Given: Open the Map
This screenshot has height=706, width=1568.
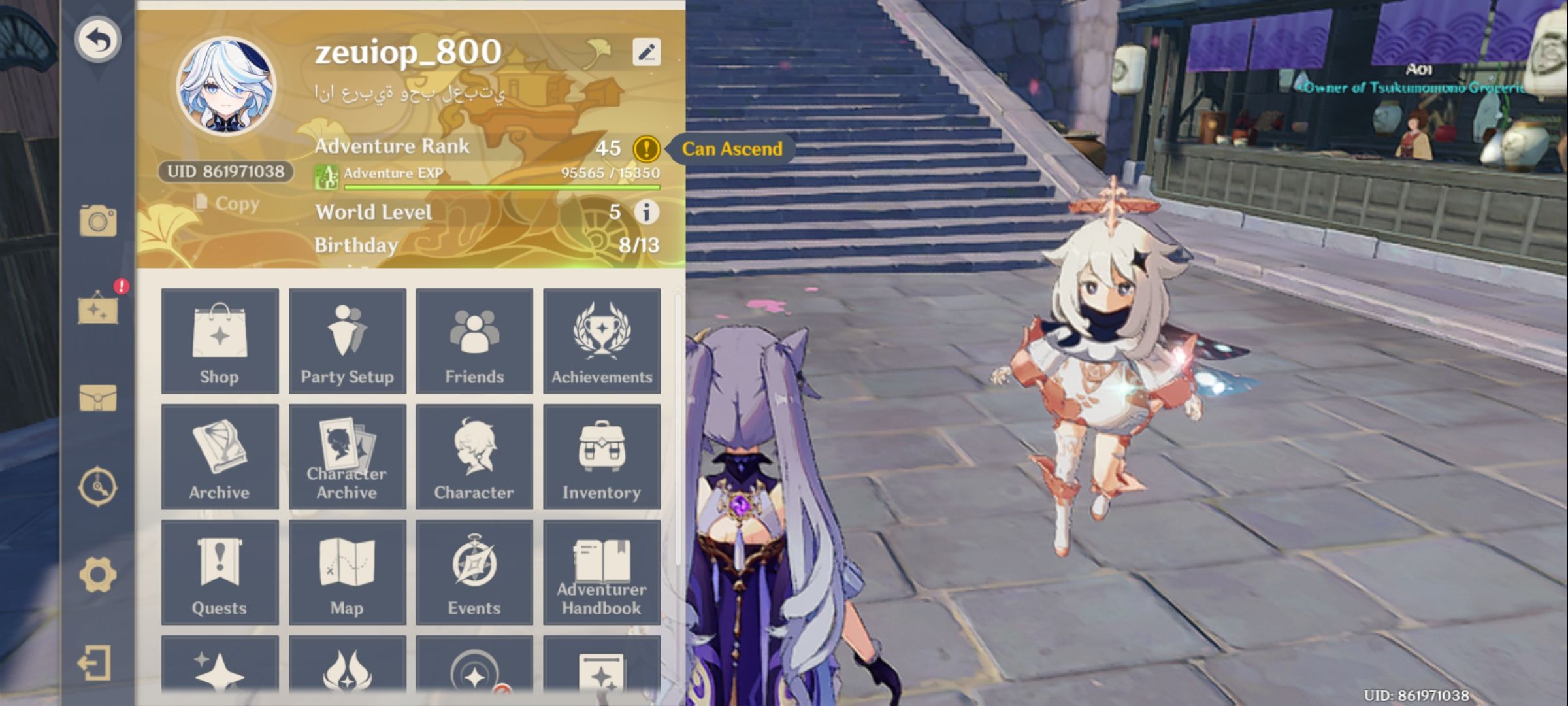Looking at the screenshot, I should click(x=347, y=571).
